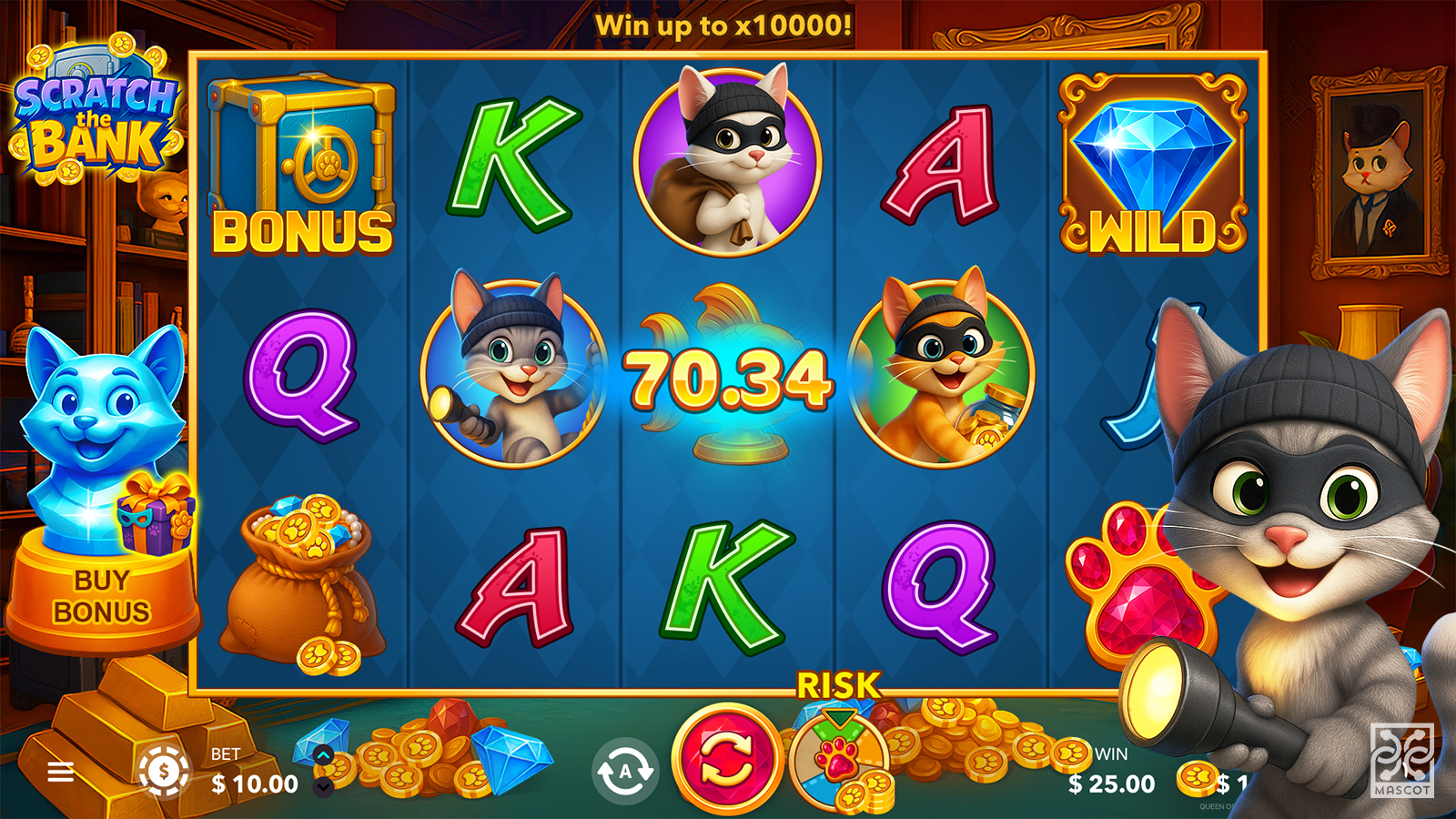Open the hamburger menu
The height and width of the screenshot is (819, 1456).
pyautogui.click(x=61, y=773)
